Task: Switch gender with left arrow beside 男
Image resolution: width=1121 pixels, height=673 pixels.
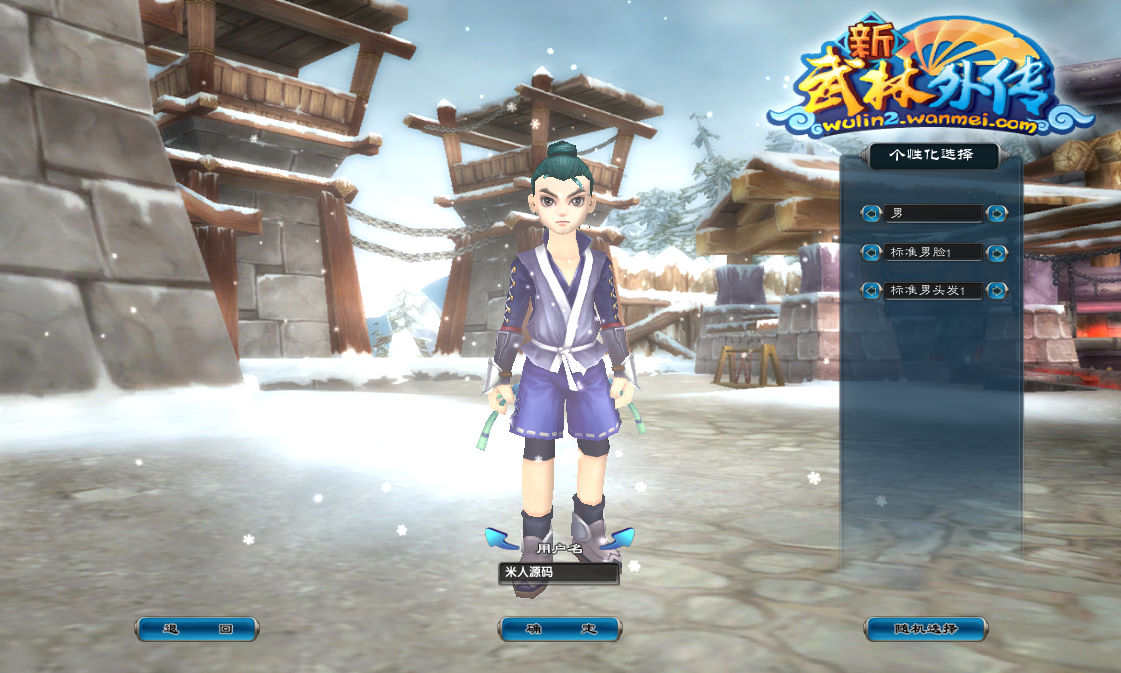Action: (871, 213)
